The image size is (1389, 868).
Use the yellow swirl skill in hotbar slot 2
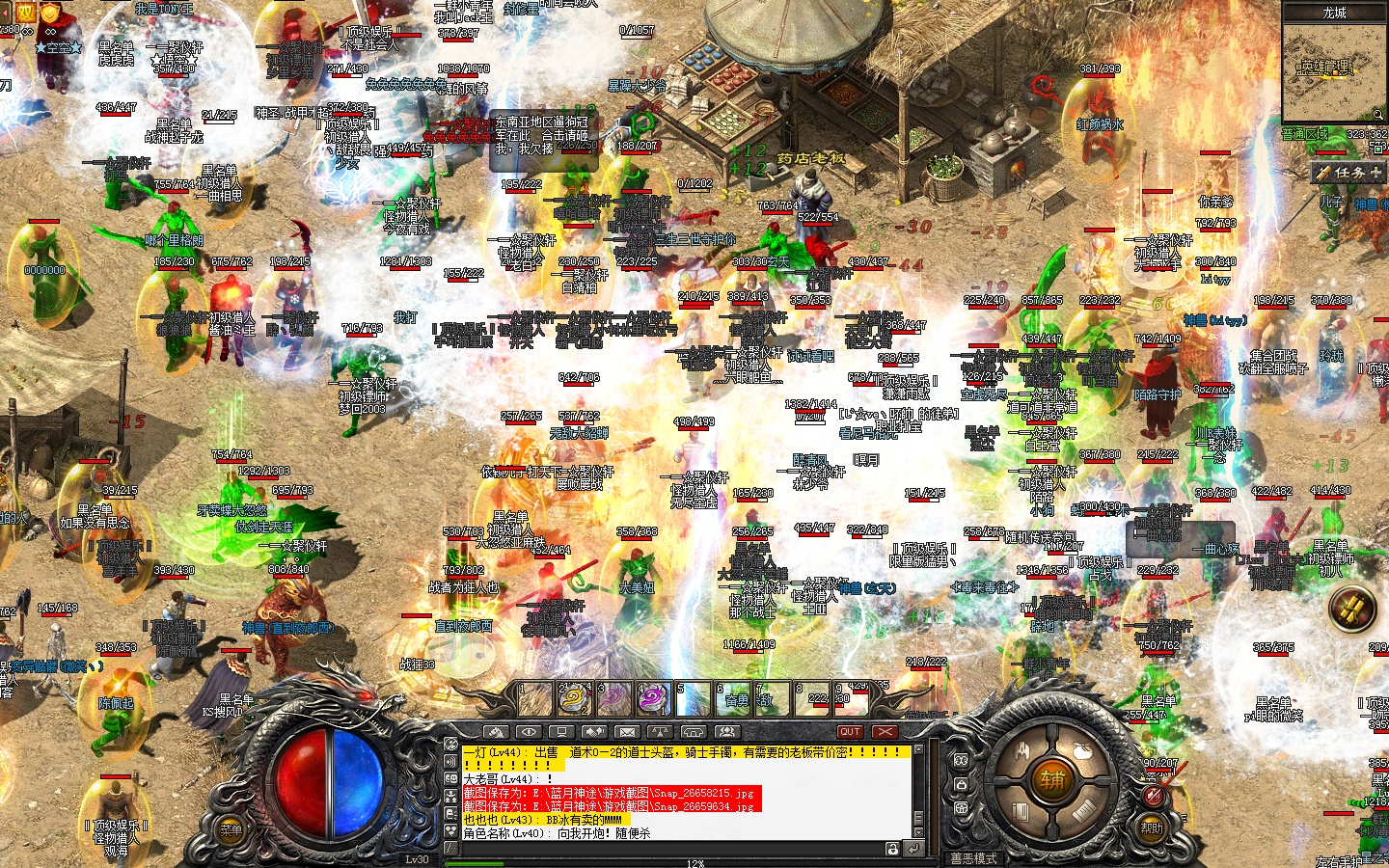tap(575, 699)
